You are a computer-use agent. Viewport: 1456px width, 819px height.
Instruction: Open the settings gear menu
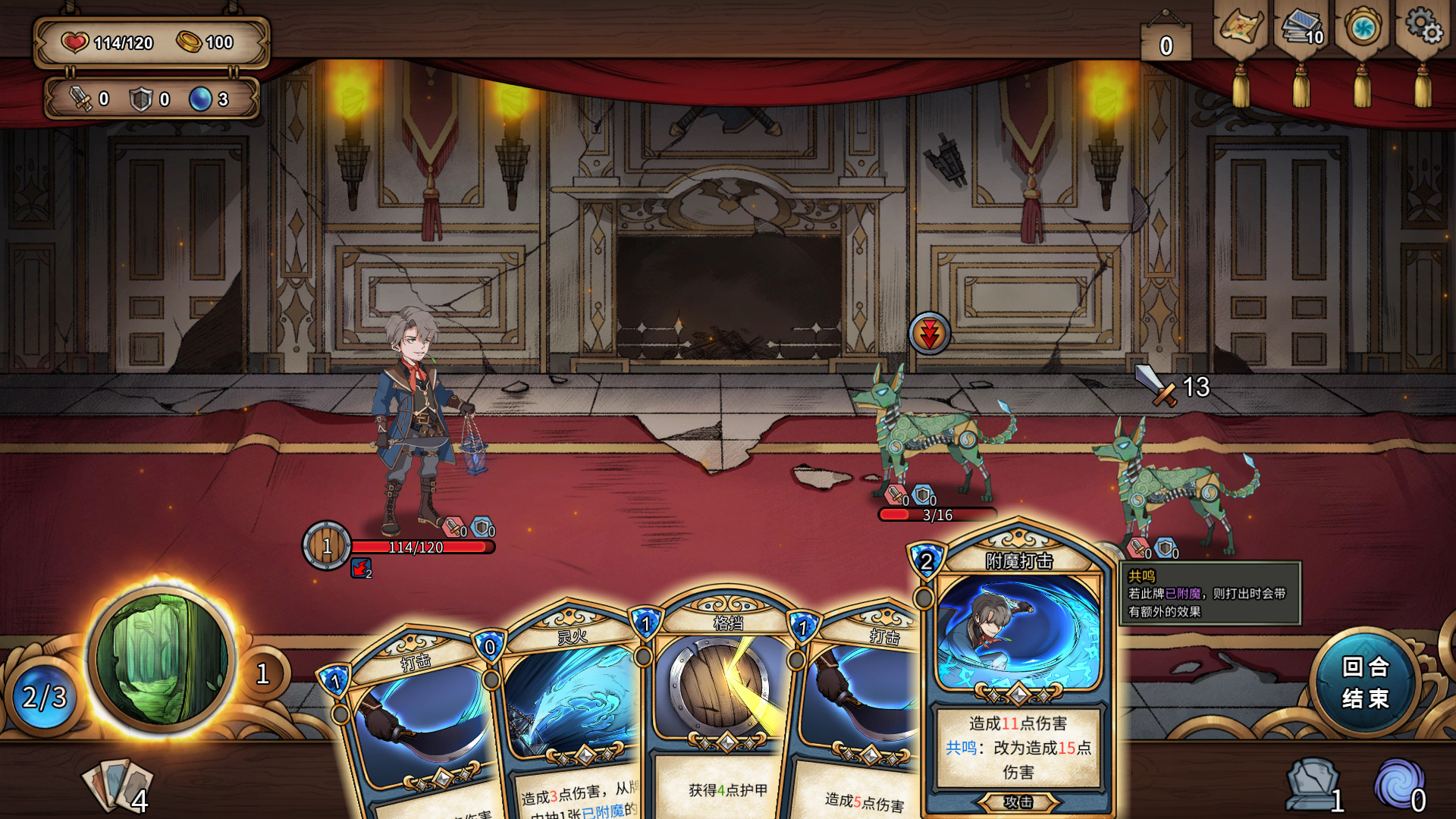[1423, 27]
